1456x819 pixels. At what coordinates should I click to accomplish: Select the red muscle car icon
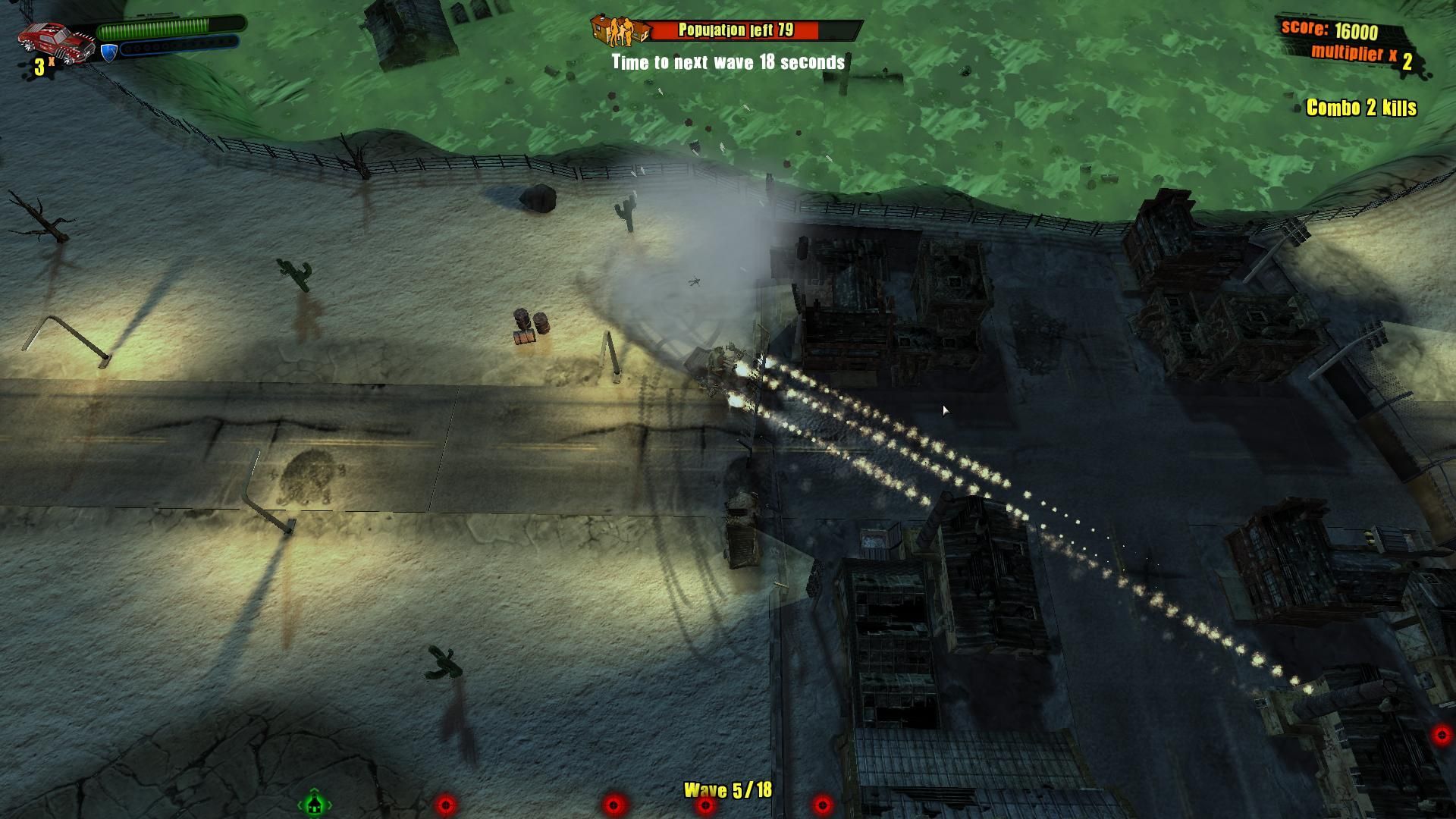click(x=57, y=42)
